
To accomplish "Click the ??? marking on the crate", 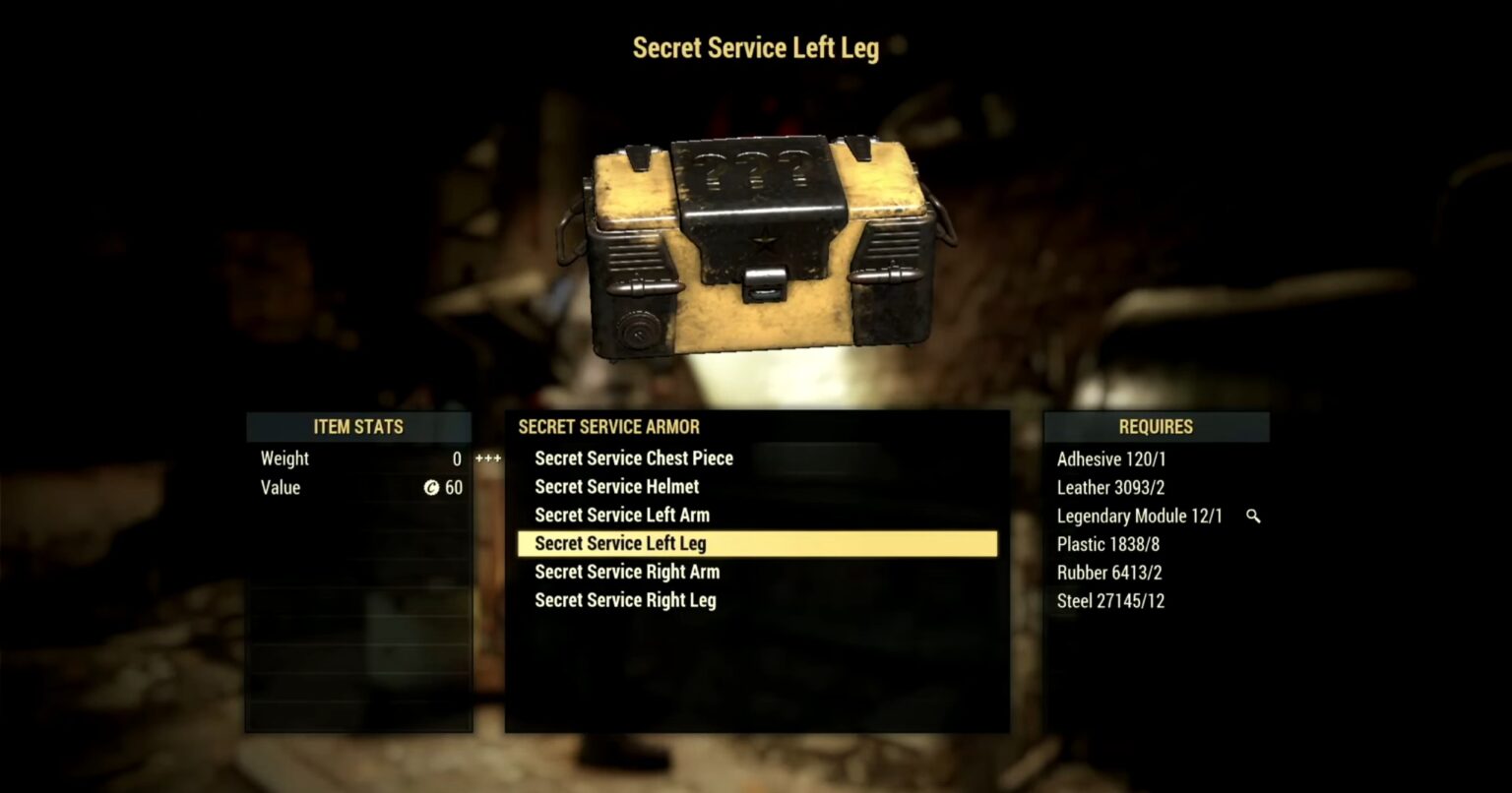I will coord(754,169).
